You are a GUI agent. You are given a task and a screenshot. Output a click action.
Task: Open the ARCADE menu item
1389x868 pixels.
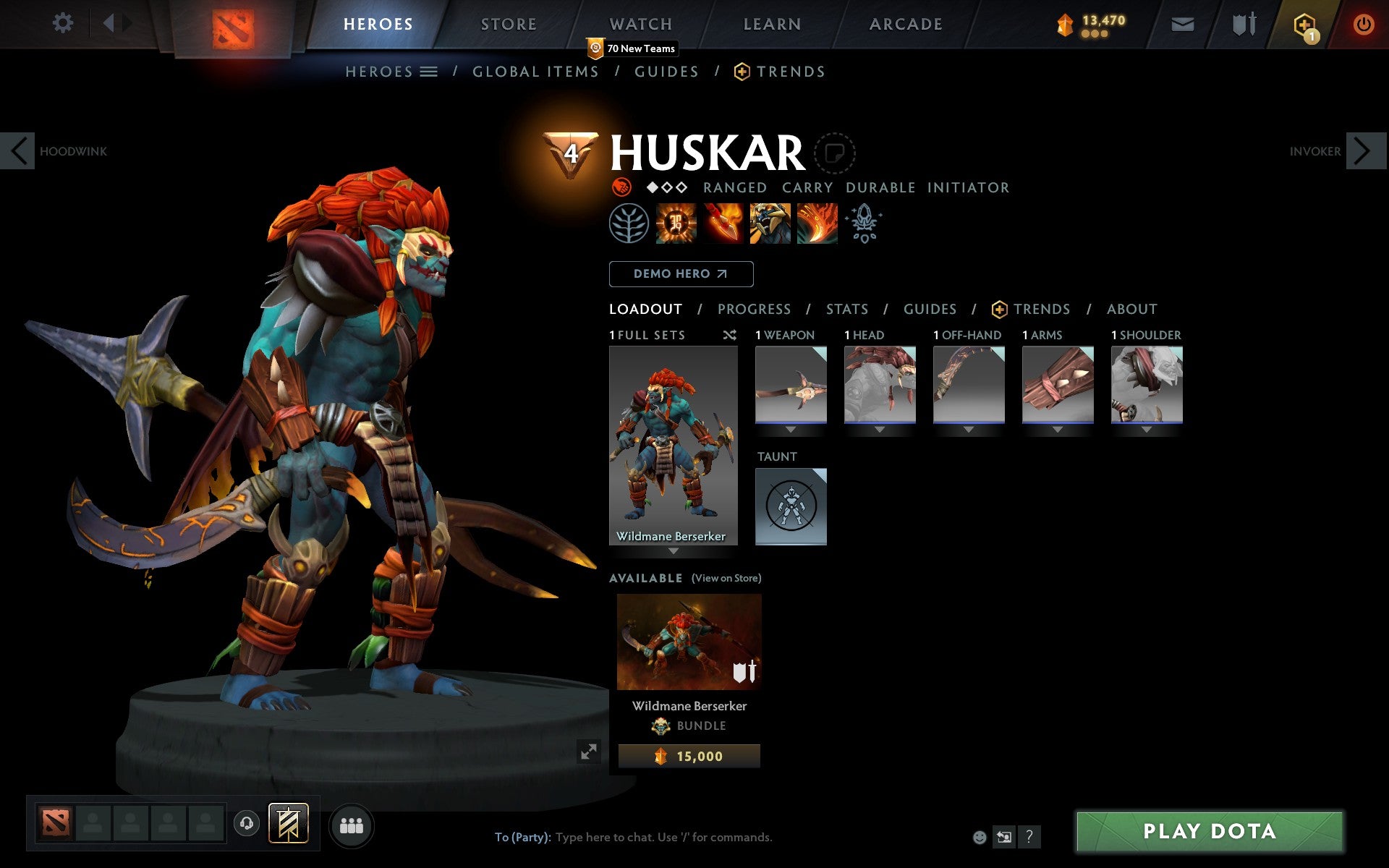905,24
